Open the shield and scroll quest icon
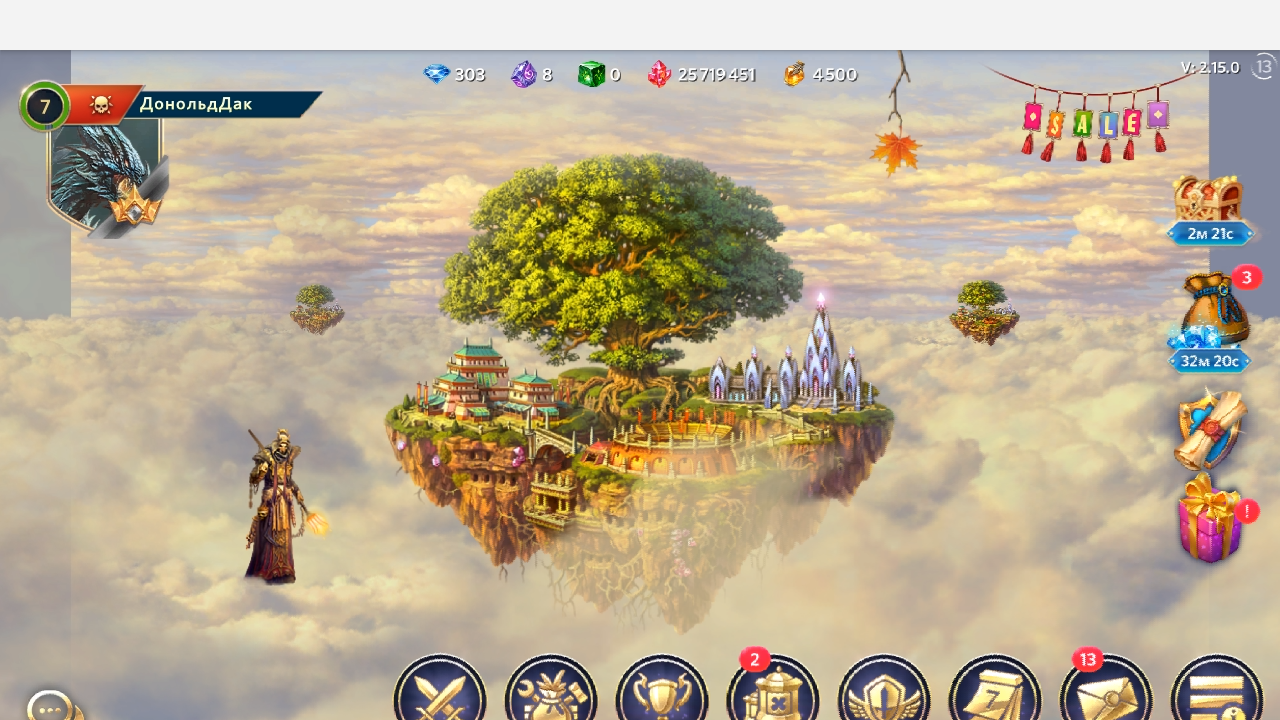This screenshot has height=720, width=1280. 1210,430
